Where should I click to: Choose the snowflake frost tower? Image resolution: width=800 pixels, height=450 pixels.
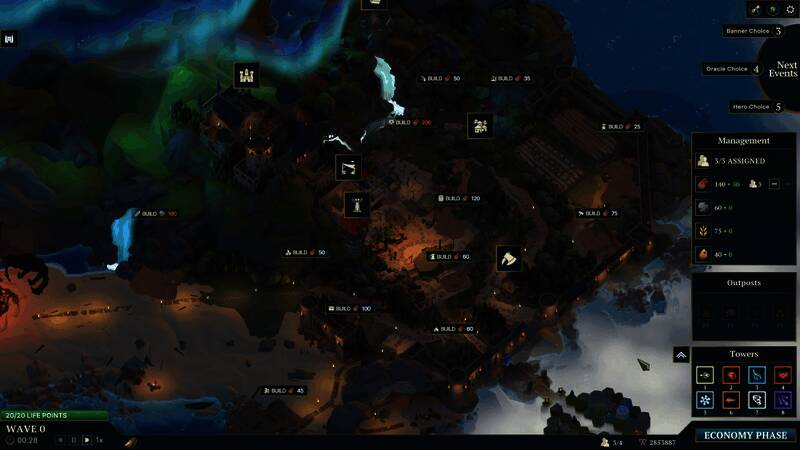click(704, 400)
